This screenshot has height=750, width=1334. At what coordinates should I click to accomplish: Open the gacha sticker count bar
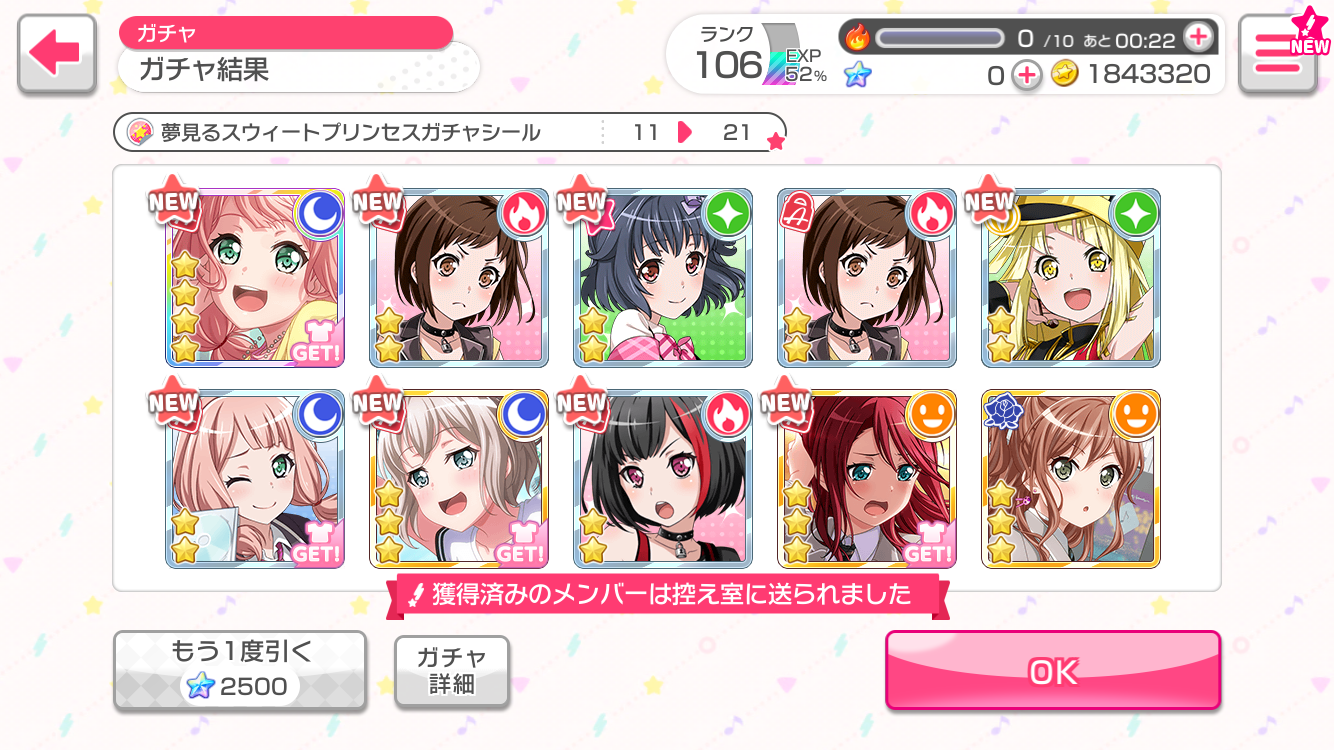coord(449,132)
